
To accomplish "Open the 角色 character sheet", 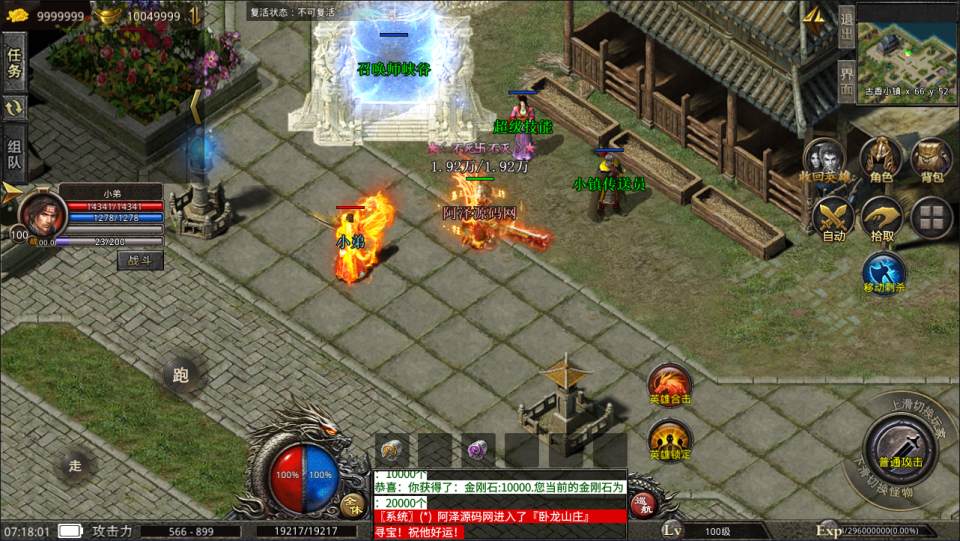I will pyautogui.click(x=881, y=160).
